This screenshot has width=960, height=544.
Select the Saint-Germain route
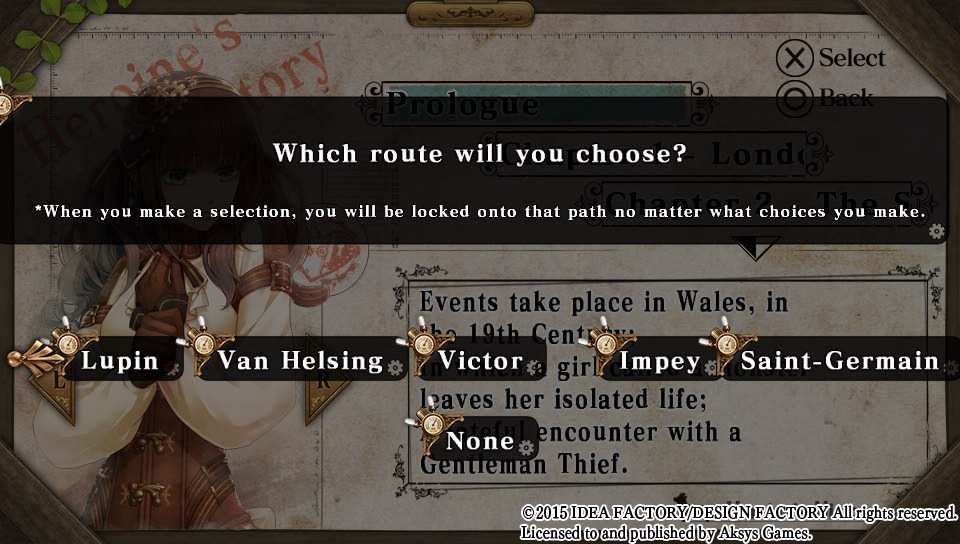coord(839,360)
